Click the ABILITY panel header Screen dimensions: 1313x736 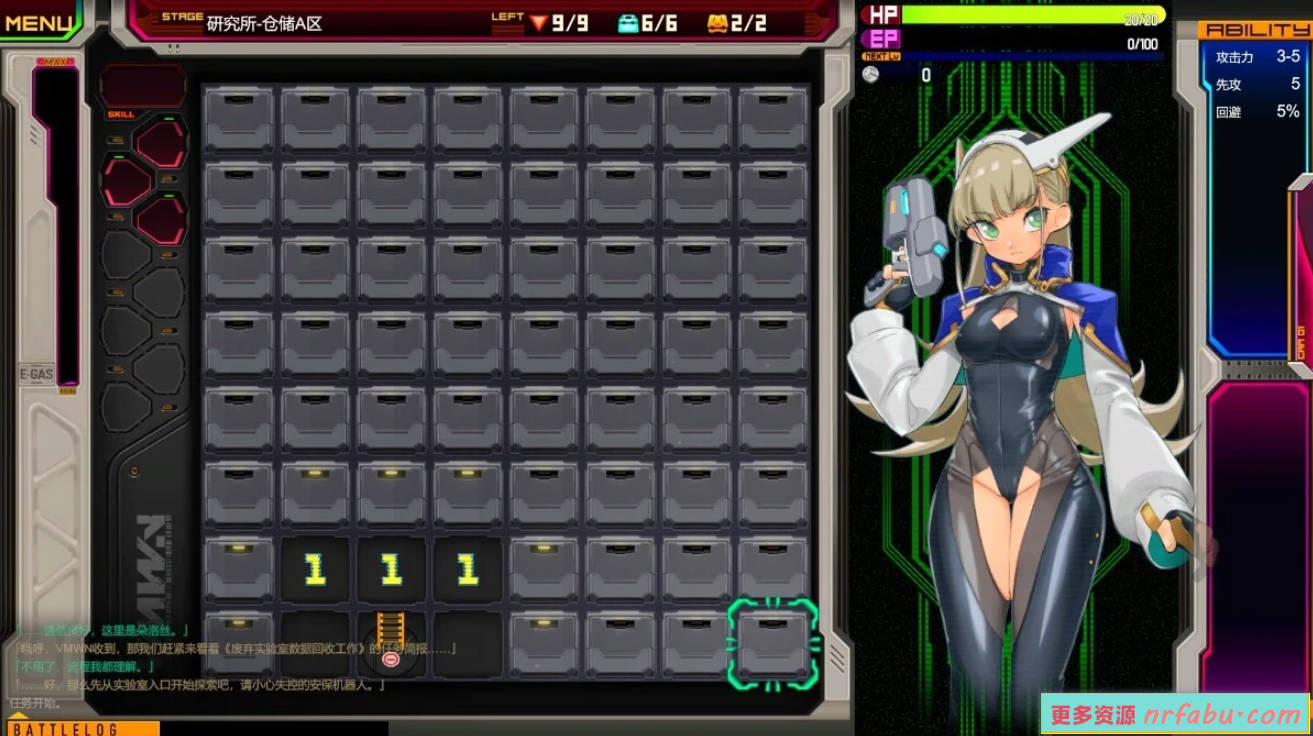(1258, 30)
